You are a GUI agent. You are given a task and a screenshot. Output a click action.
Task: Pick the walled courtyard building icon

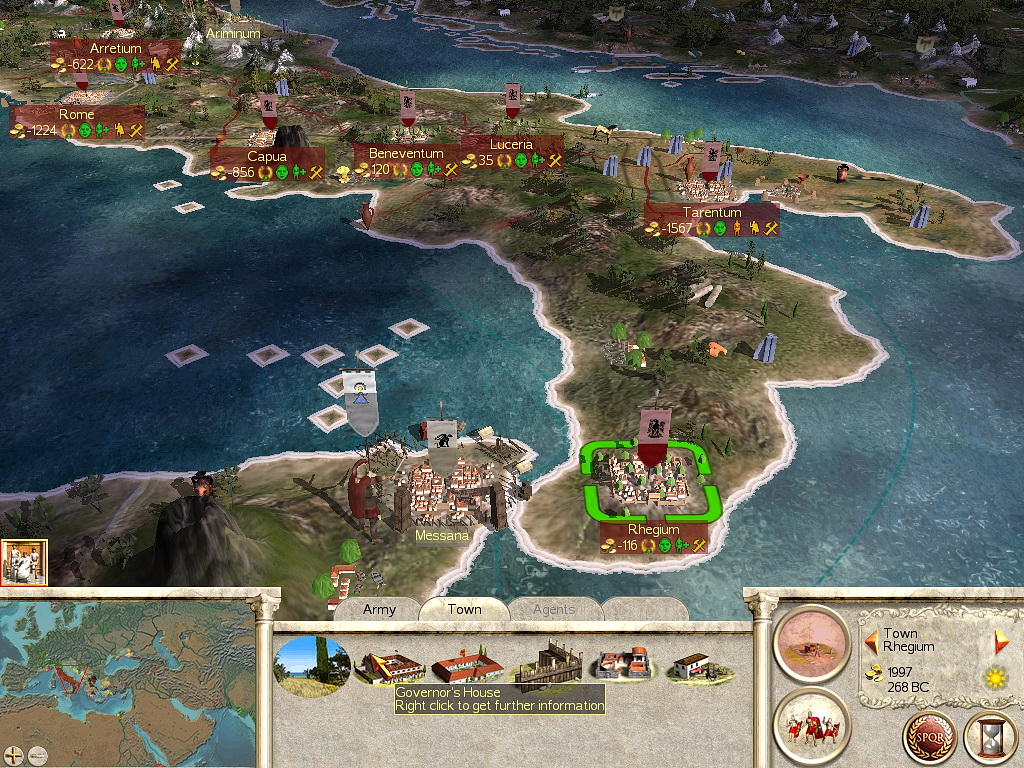[x=623, y=665]
